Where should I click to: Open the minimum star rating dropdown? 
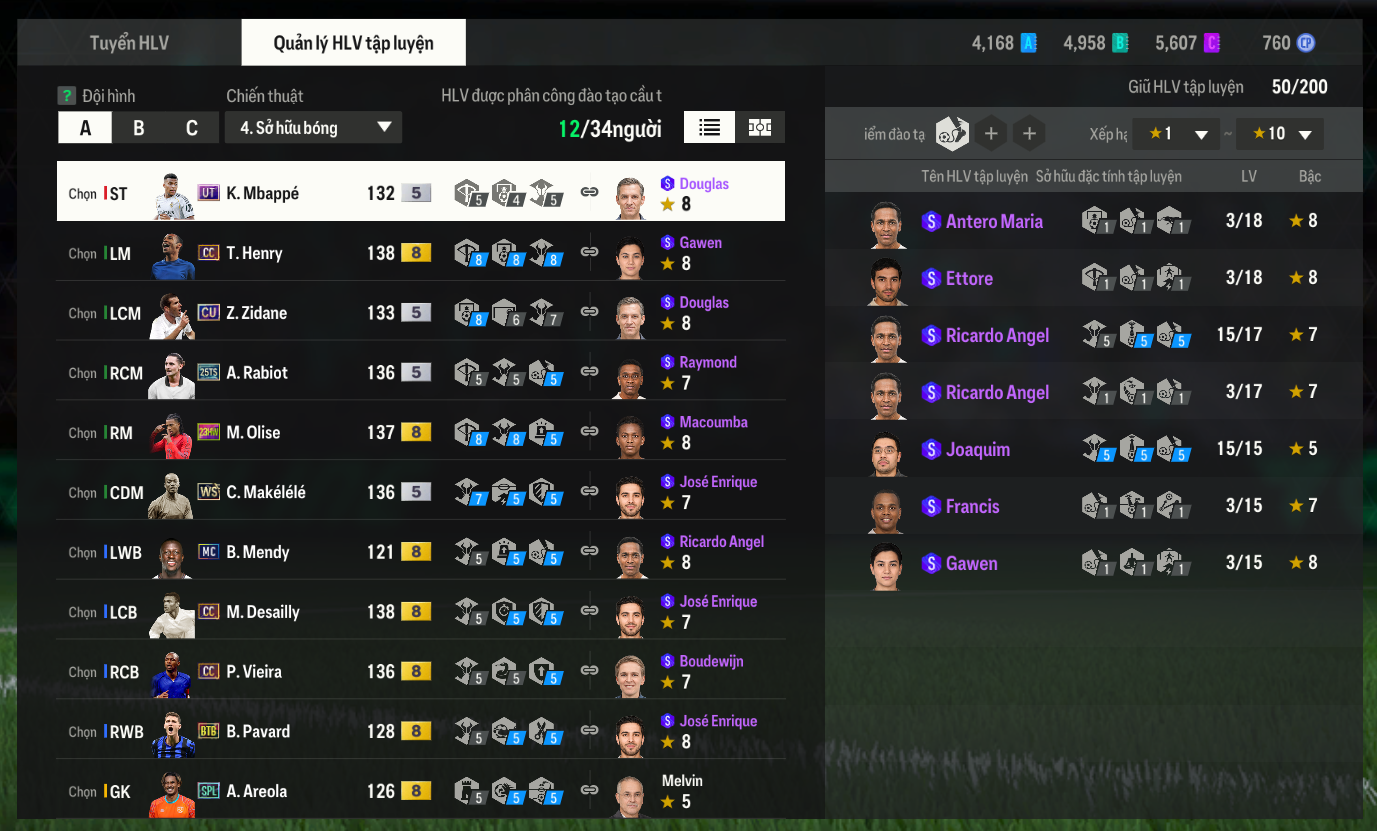pos(1176,134)
